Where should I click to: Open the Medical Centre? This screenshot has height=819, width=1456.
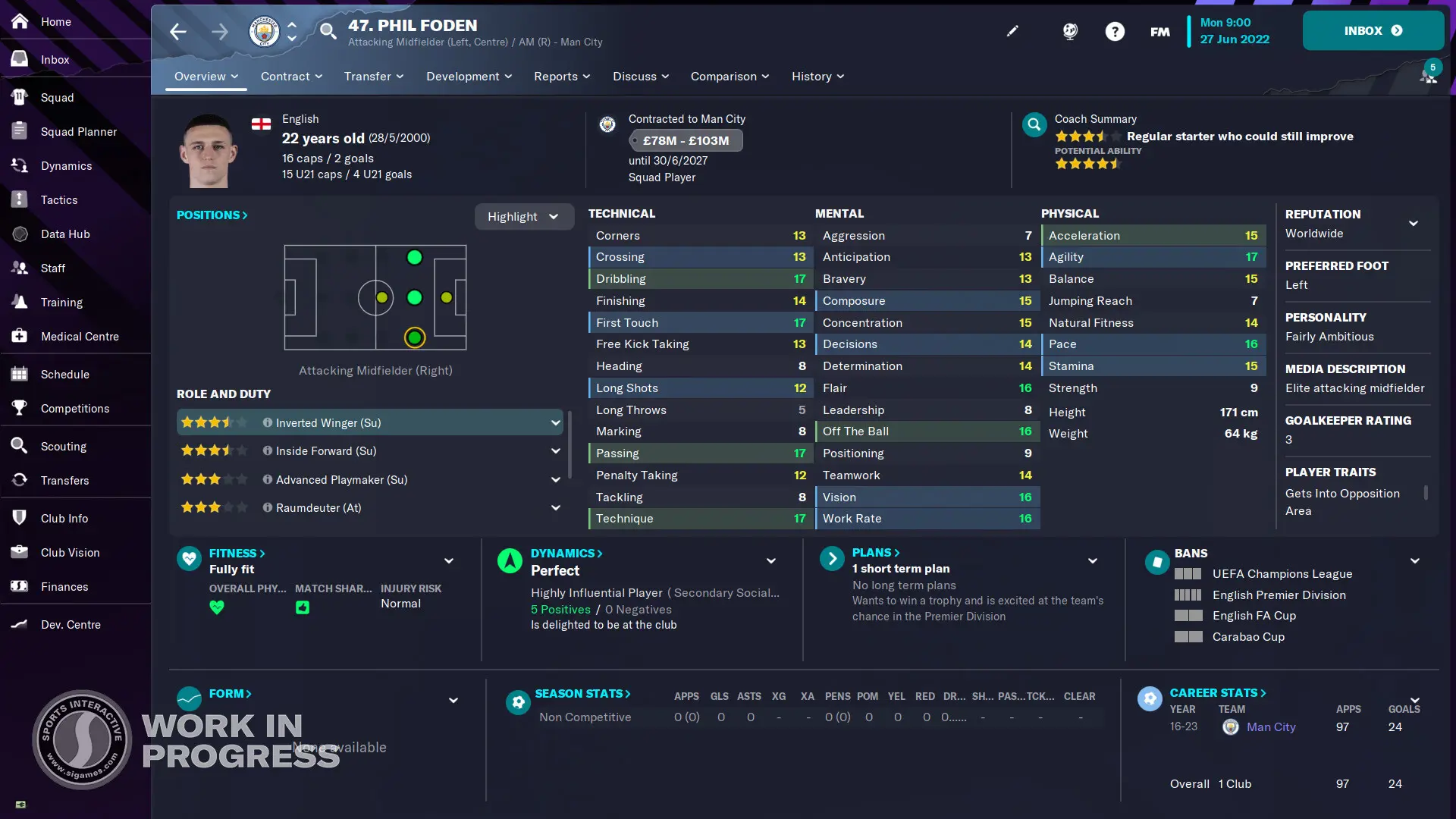pyautogui.click(x=79, y=336)
